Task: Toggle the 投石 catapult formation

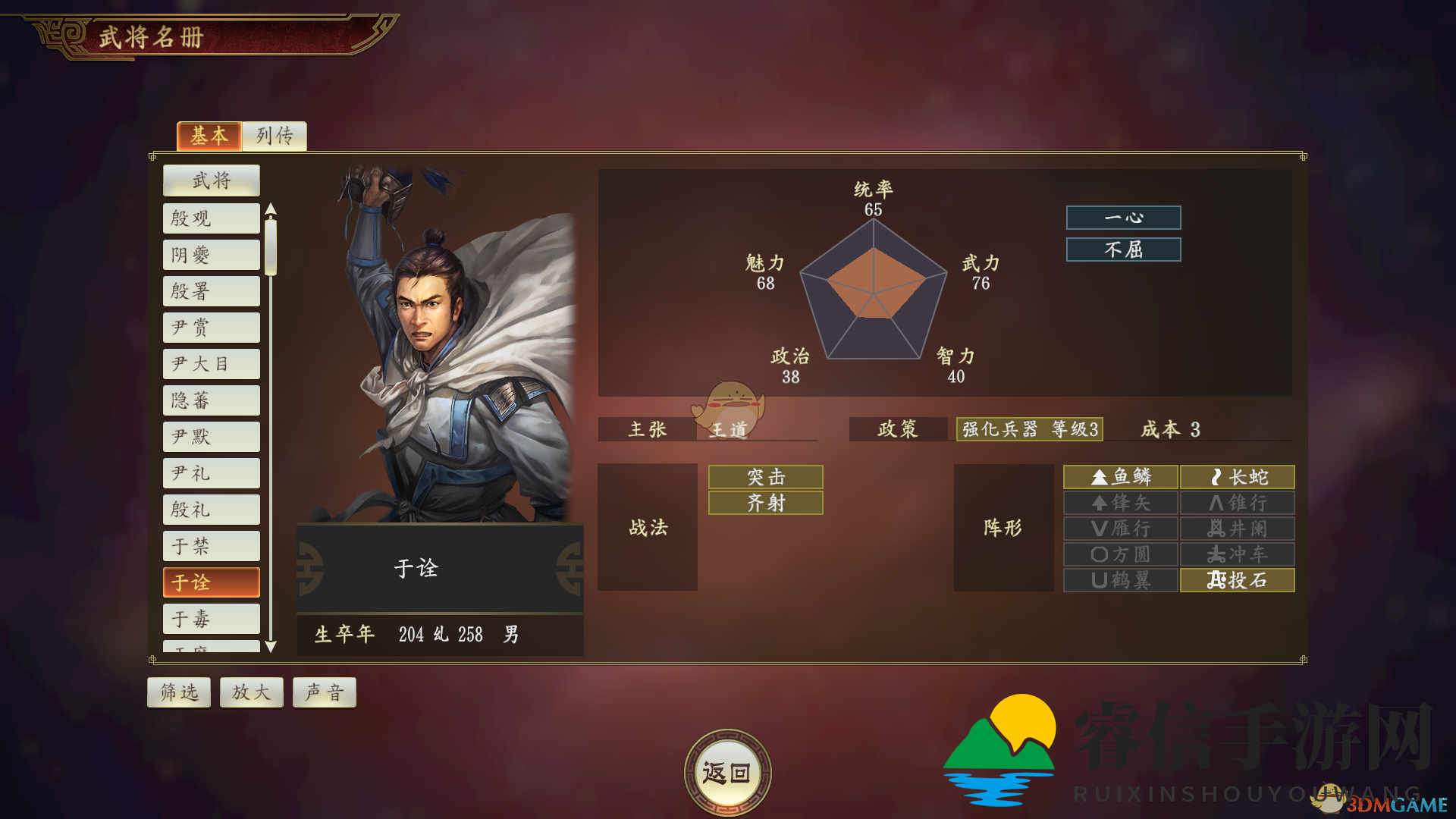Action: tap(1237, 580)
